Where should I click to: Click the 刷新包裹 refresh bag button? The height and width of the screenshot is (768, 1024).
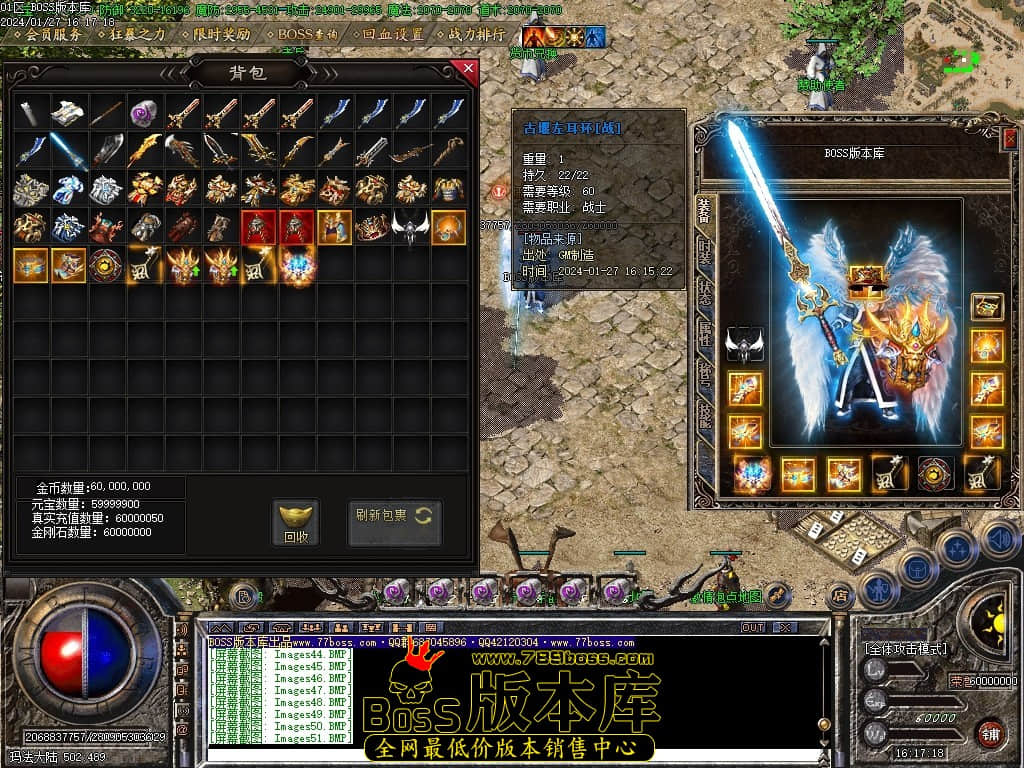coord(394,516)
